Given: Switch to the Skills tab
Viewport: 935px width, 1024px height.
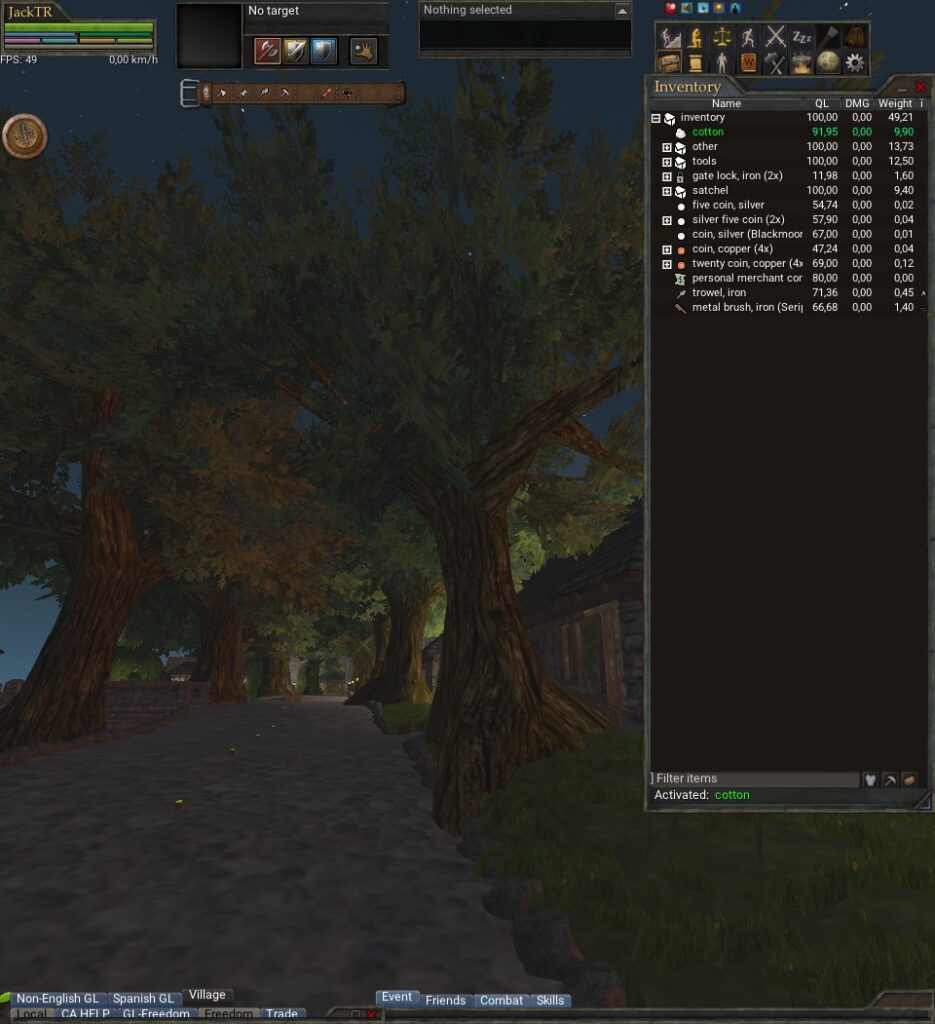Looking at the screenshot, I should point(550,1000).
